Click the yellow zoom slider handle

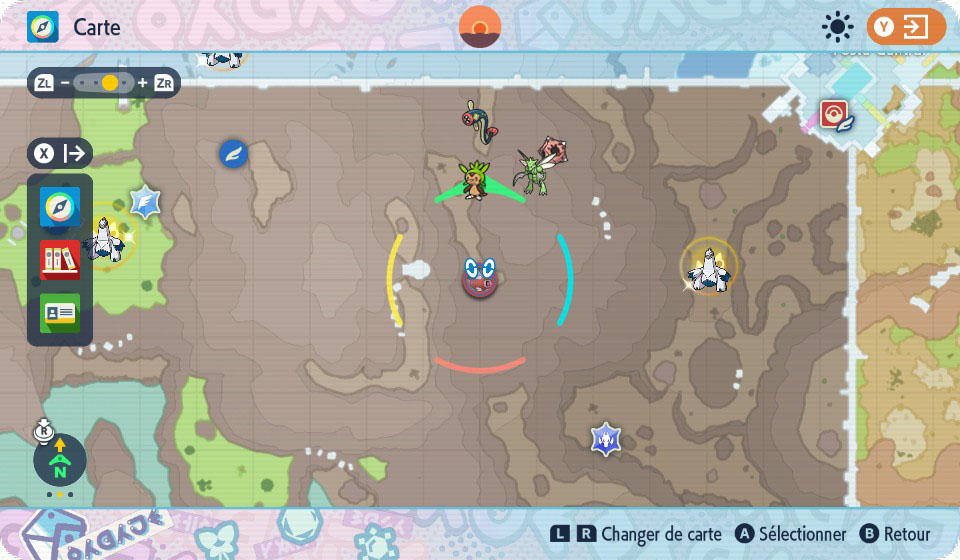click(110, 83)
